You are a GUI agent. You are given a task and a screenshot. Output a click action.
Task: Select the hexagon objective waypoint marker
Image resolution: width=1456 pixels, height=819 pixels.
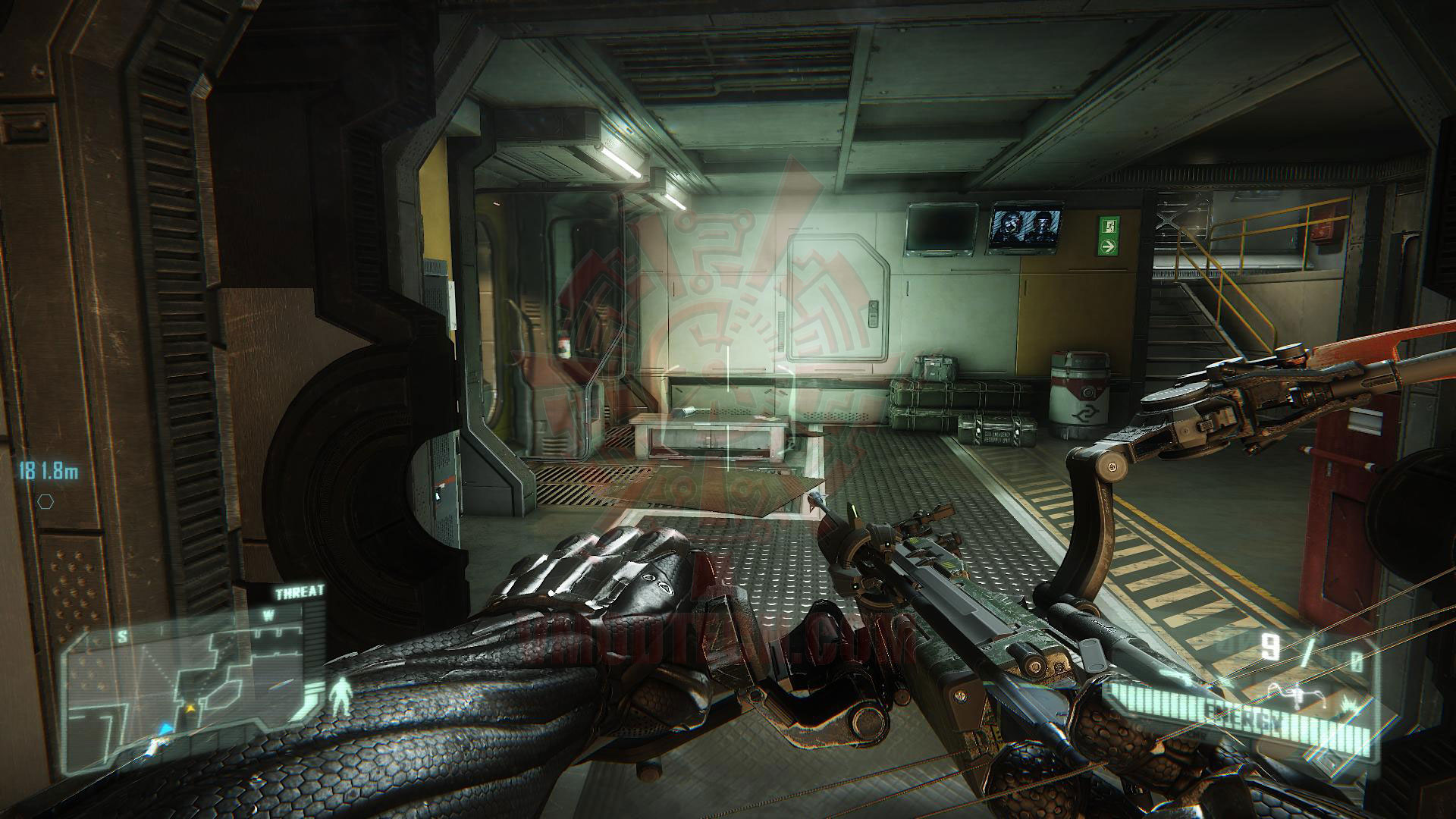click(x=46, y=501)
